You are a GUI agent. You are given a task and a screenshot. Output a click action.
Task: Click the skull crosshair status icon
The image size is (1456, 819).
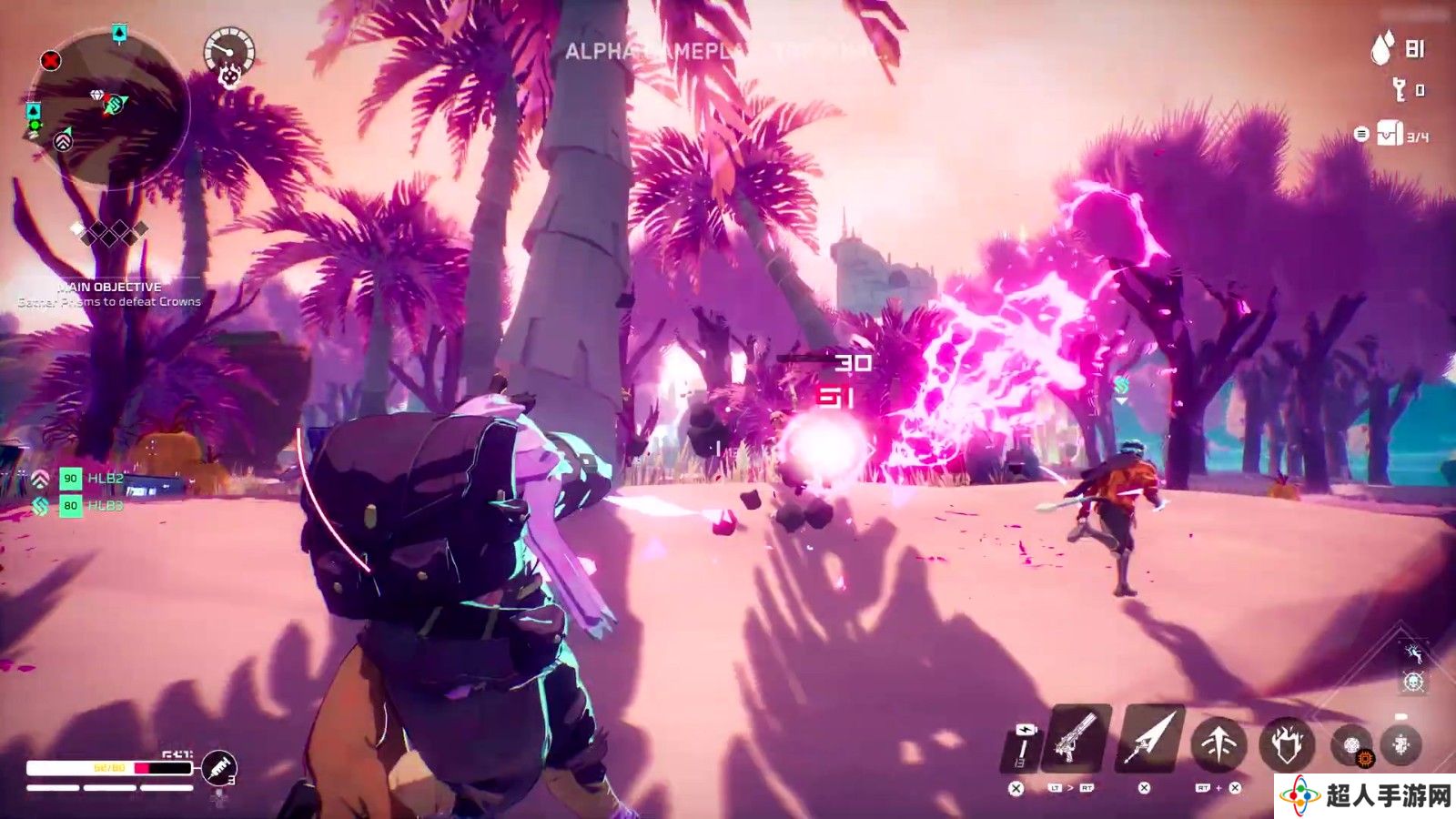[1413, 682]
